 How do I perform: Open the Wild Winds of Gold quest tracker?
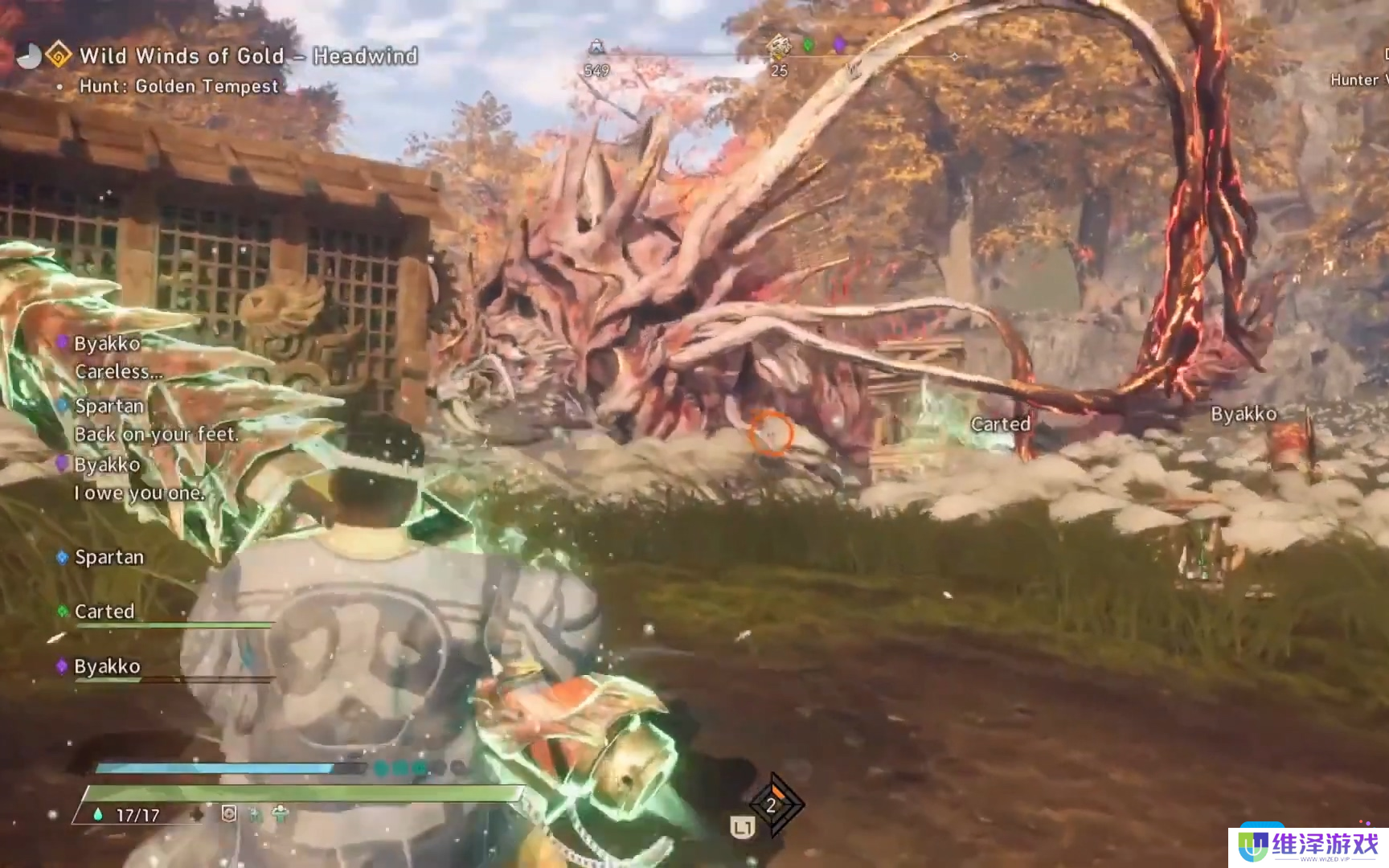click(248, 56)
